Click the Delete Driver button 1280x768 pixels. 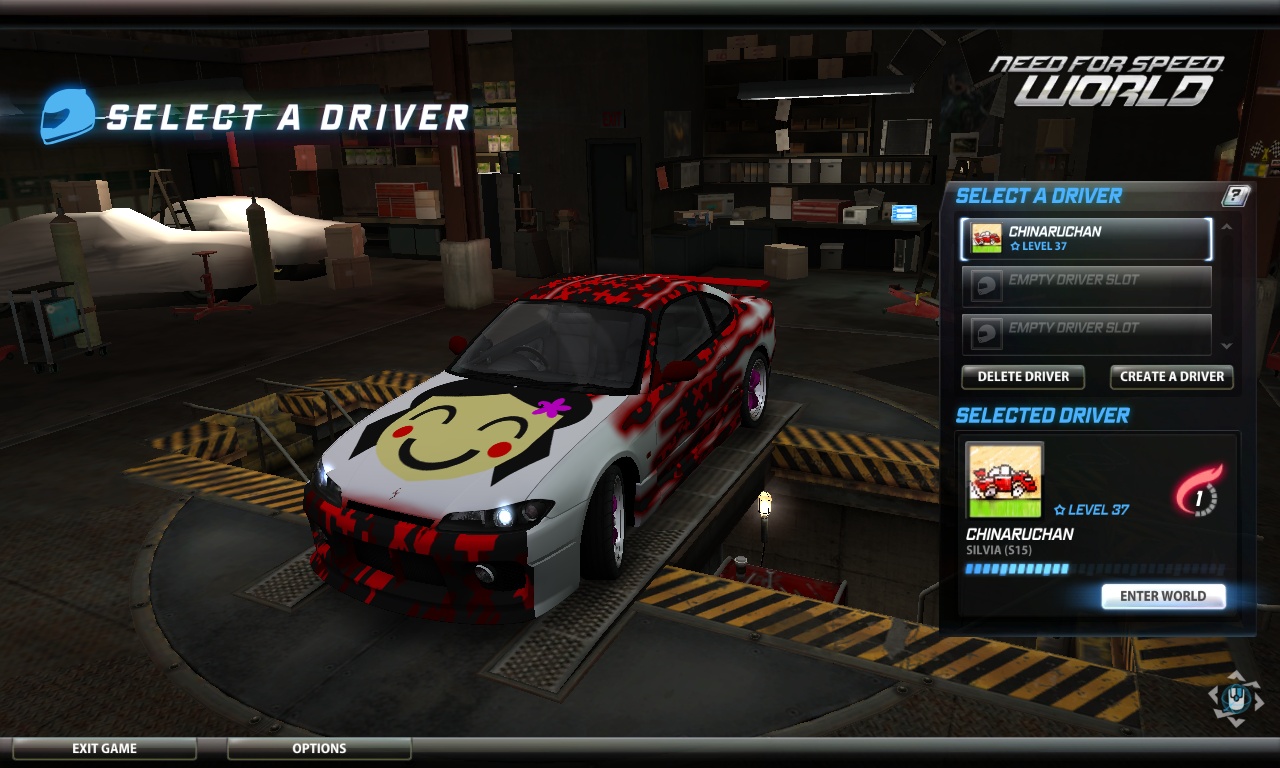click(1023, 377)
